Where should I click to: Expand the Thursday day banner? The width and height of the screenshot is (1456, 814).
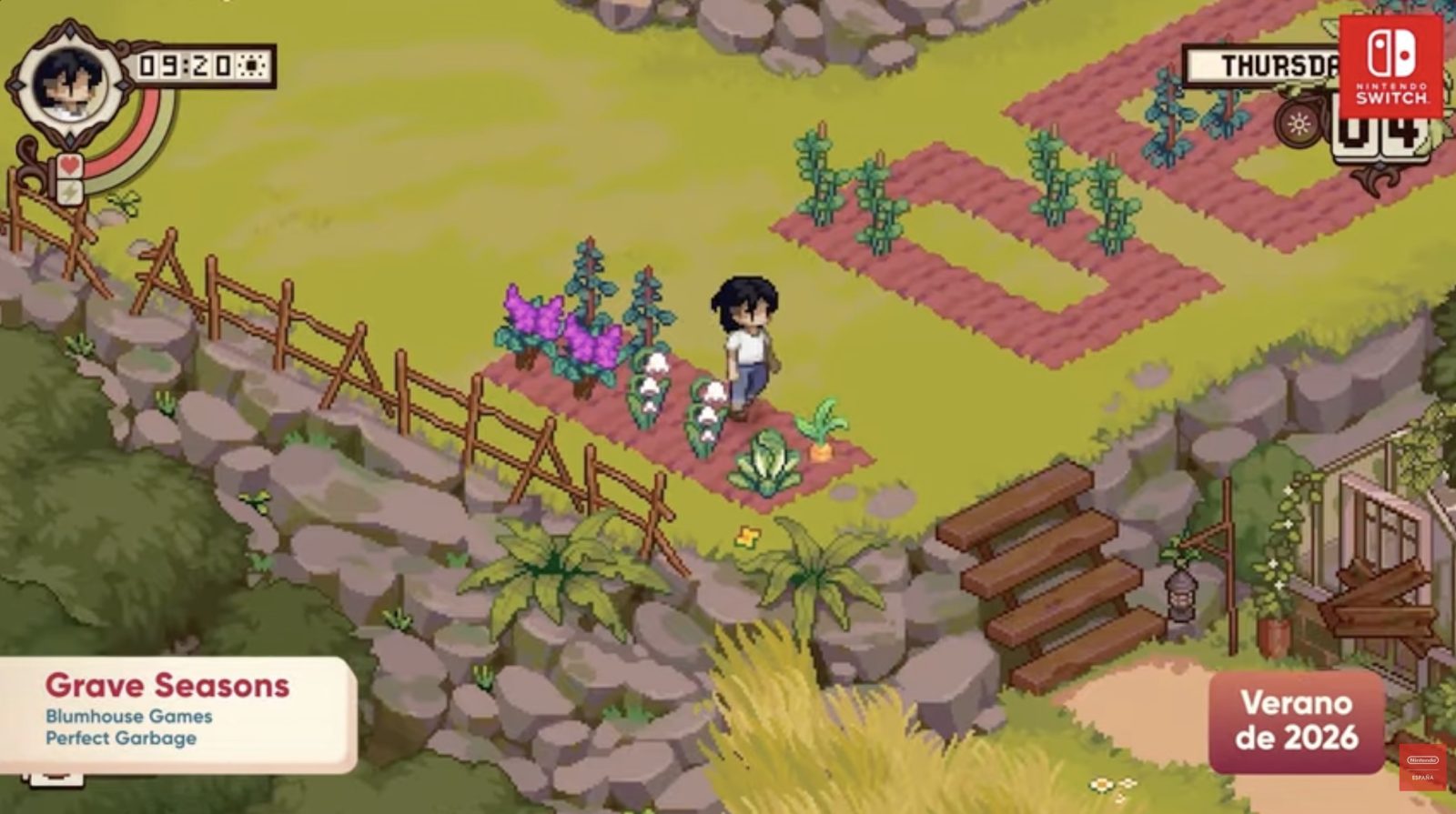coord(1265,65)
